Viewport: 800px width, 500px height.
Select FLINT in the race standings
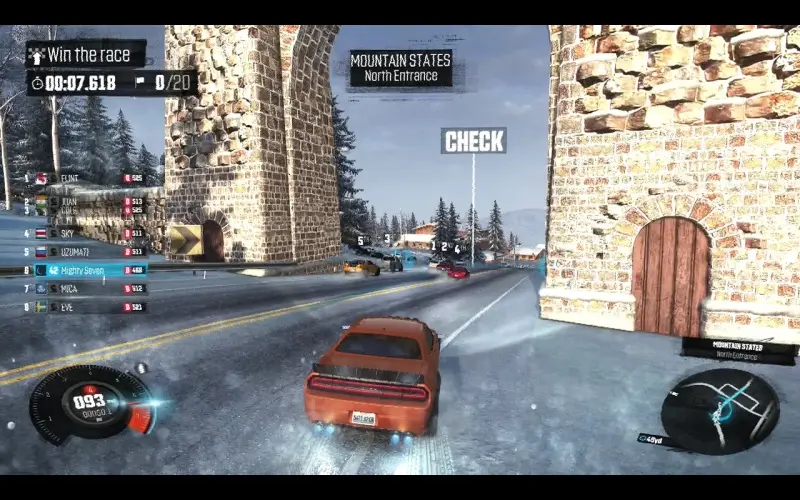(x=90, y=179)
